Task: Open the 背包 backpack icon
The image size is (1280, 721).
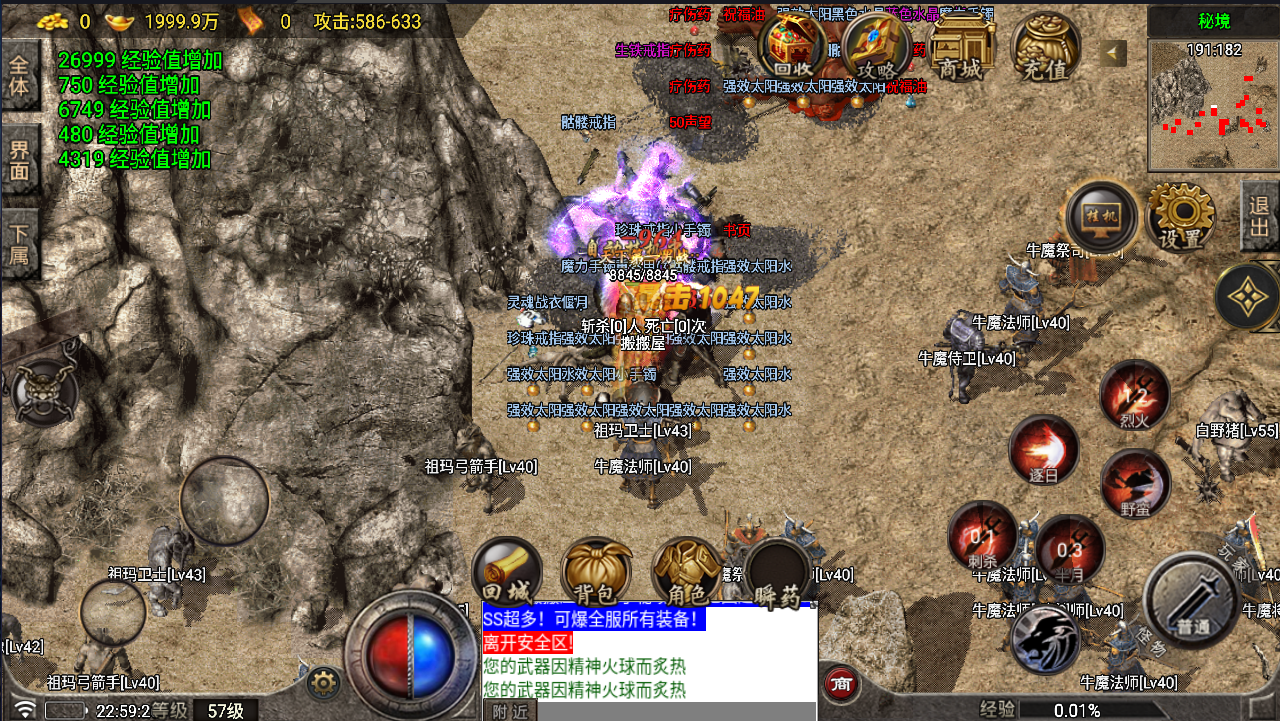Action: pyautogui.click(x=595, y=567)
